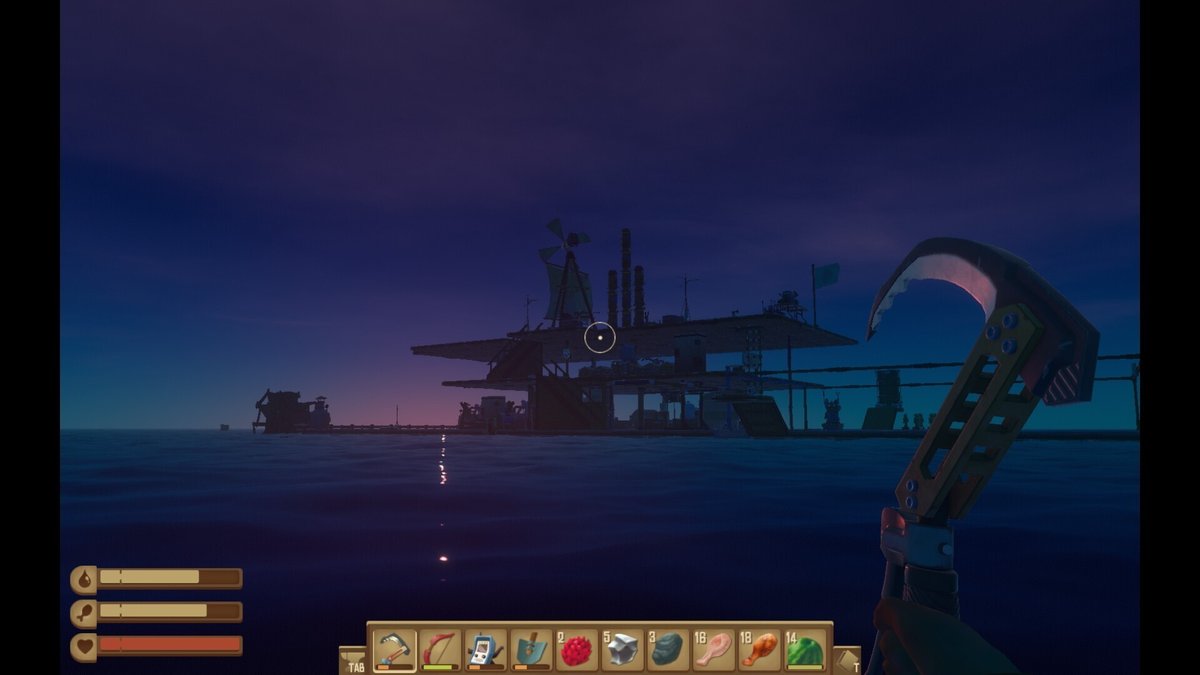Equip the red bow from the hotbar
This screenshot has height=675, width=1200.
tap(440, 650)
